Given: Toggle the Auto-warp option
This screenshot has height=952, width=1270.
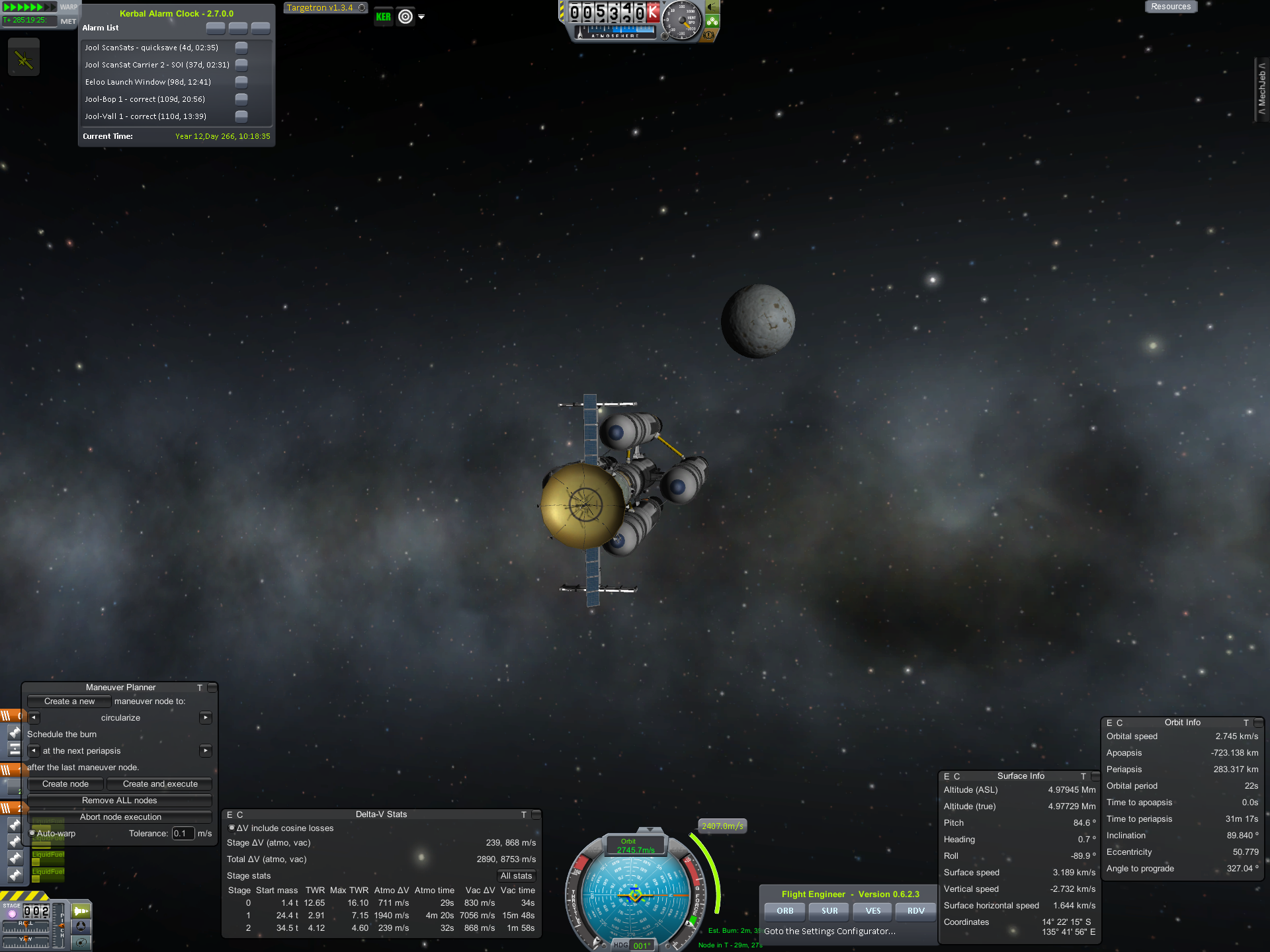Looking at the screenshot, I should point(32,834).
